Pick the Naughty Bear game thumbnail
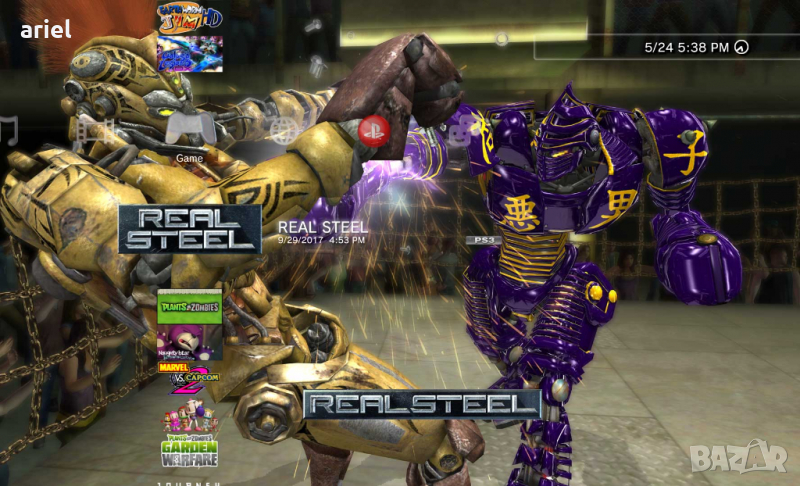 tap(189, 342)
